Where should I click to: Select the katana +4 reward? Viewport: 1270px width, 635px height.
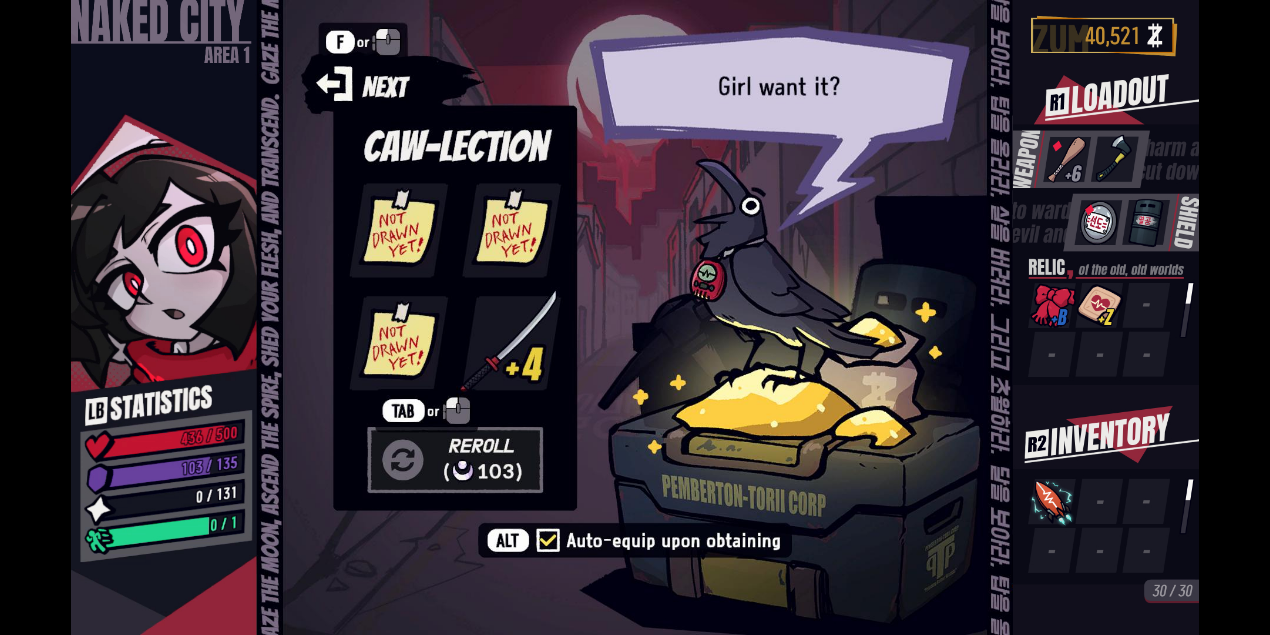click(x=513, y=342)
